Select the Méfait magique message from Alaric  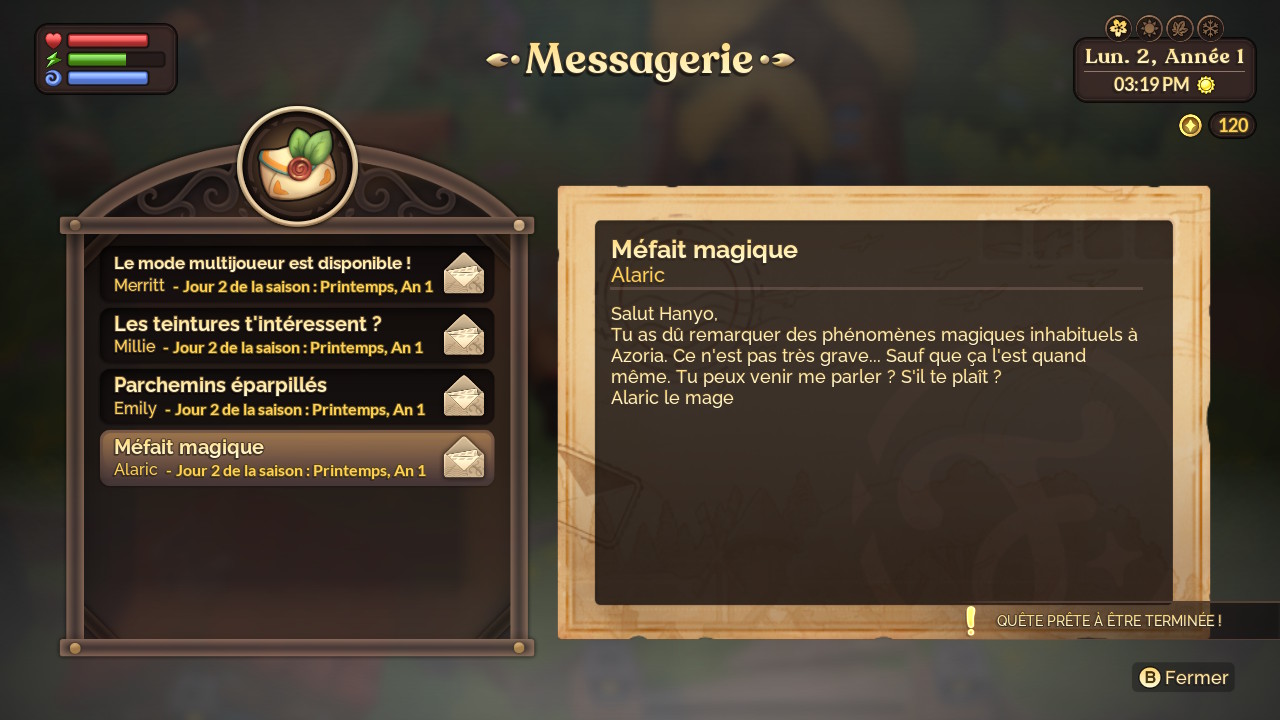tap(297, 458)
